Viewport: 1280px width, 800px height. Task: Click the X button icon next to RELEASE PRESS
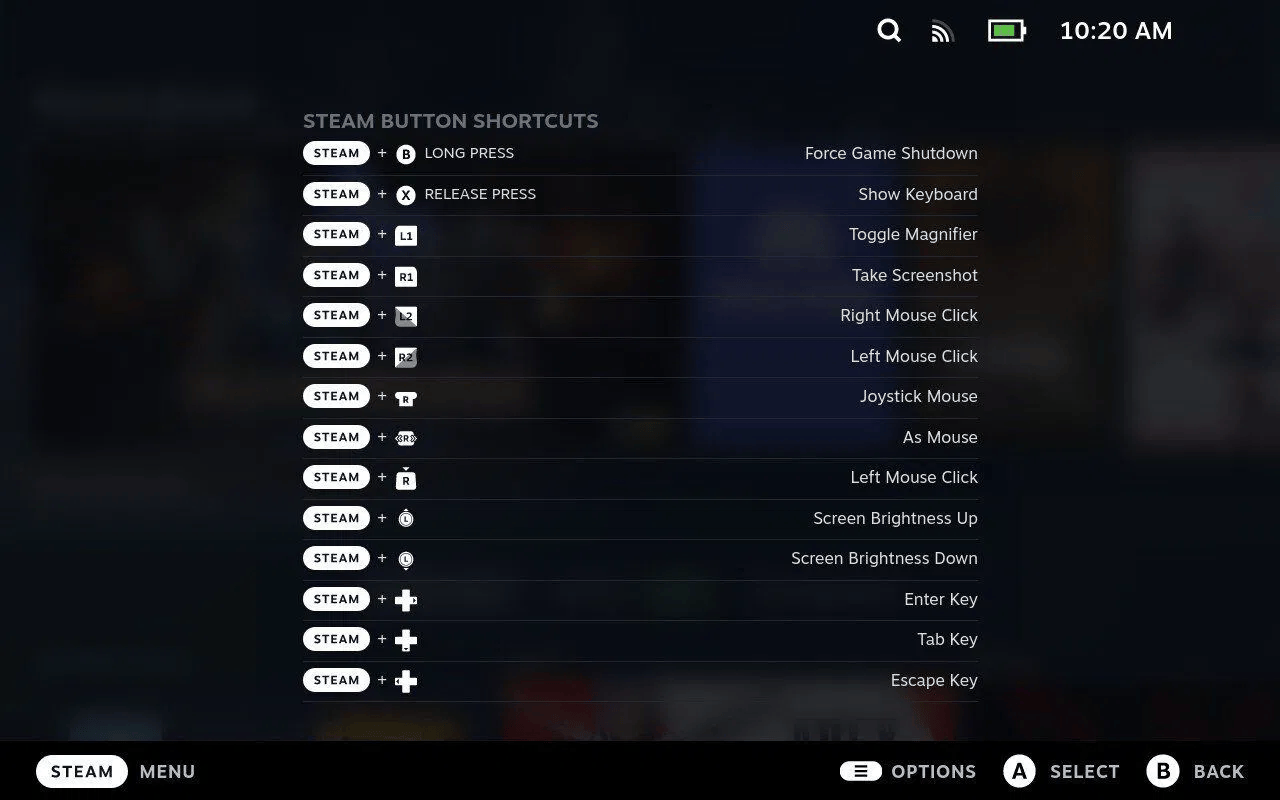coord(405,194)
